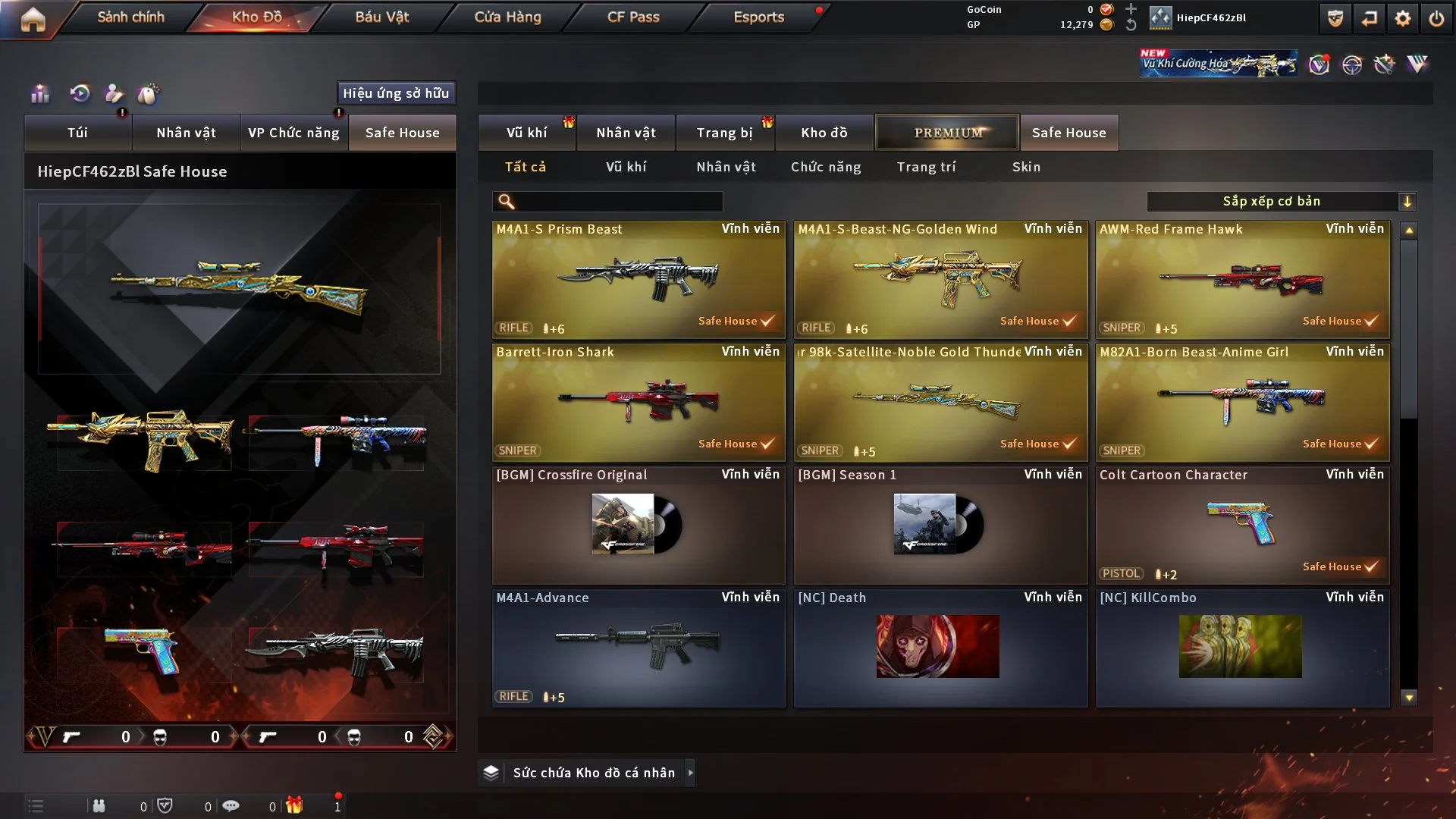1456x819 pixels.
Task: Select the Barrett-Iron Shark item
Action: [x=639, y=402]
